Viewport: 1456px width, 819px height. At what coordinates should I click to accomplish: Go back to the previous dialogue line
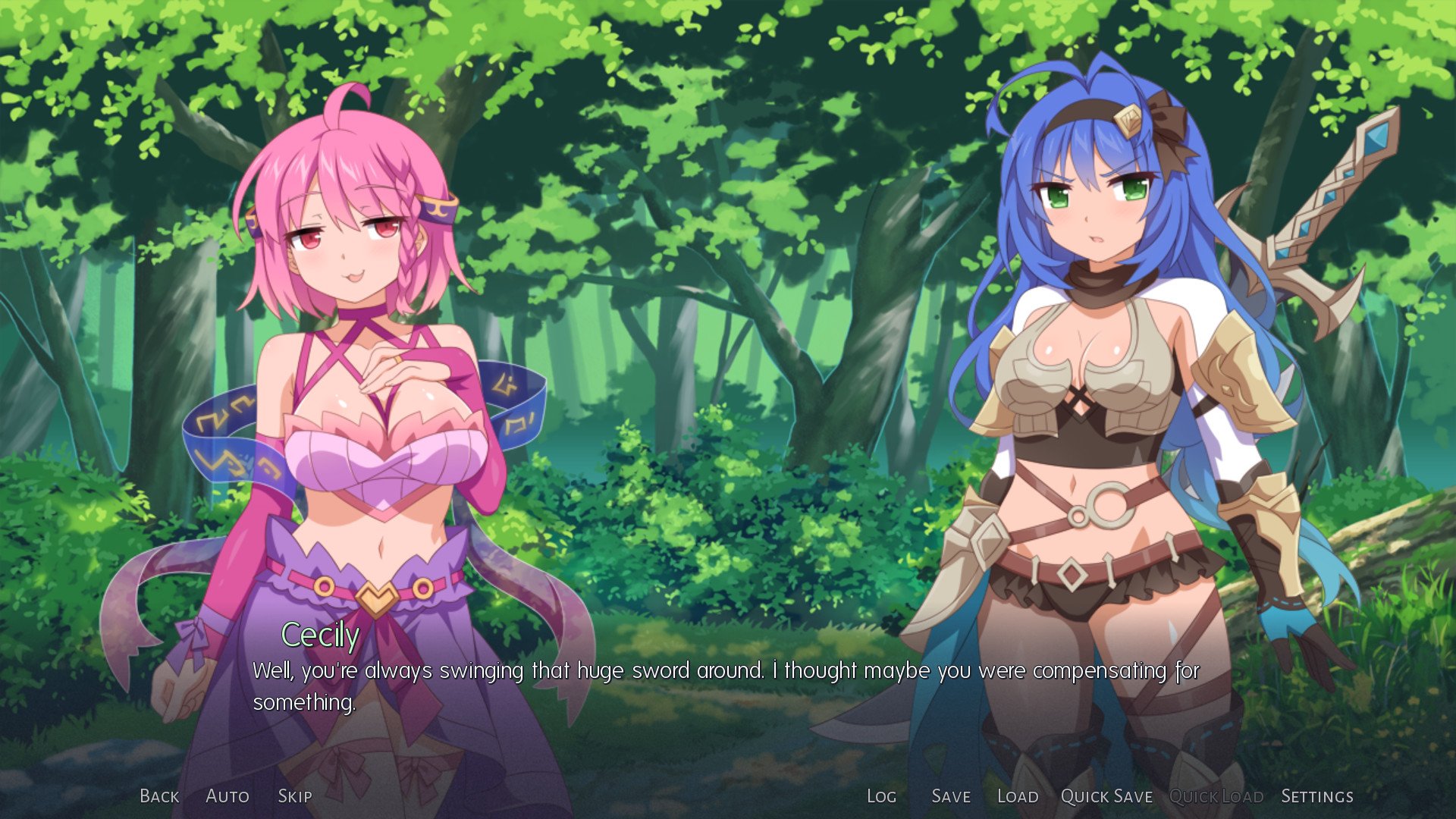click(159, 796)
